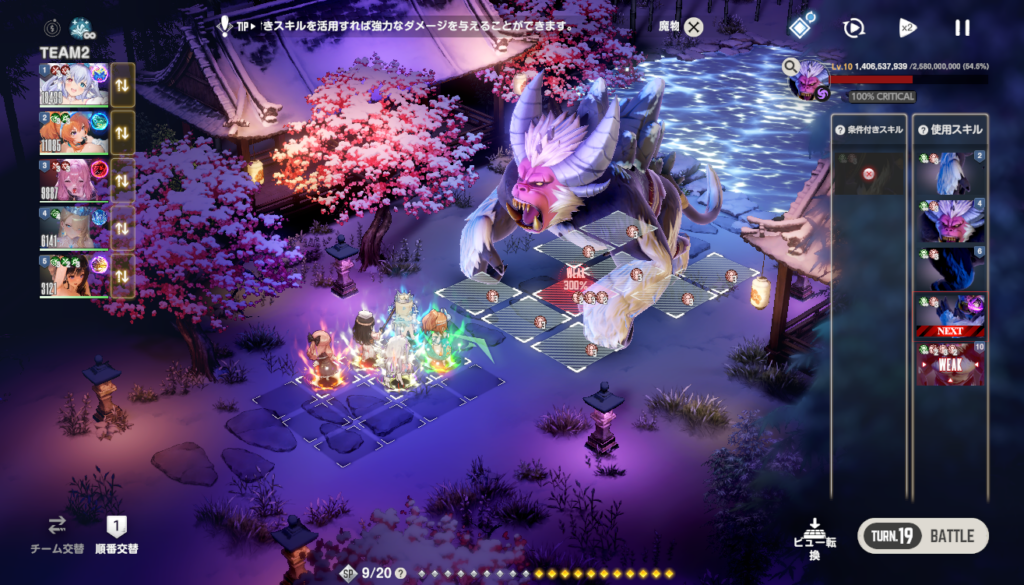View the NEXT boss skill card
Screen dimensions: 1024x585
[950, 315]
